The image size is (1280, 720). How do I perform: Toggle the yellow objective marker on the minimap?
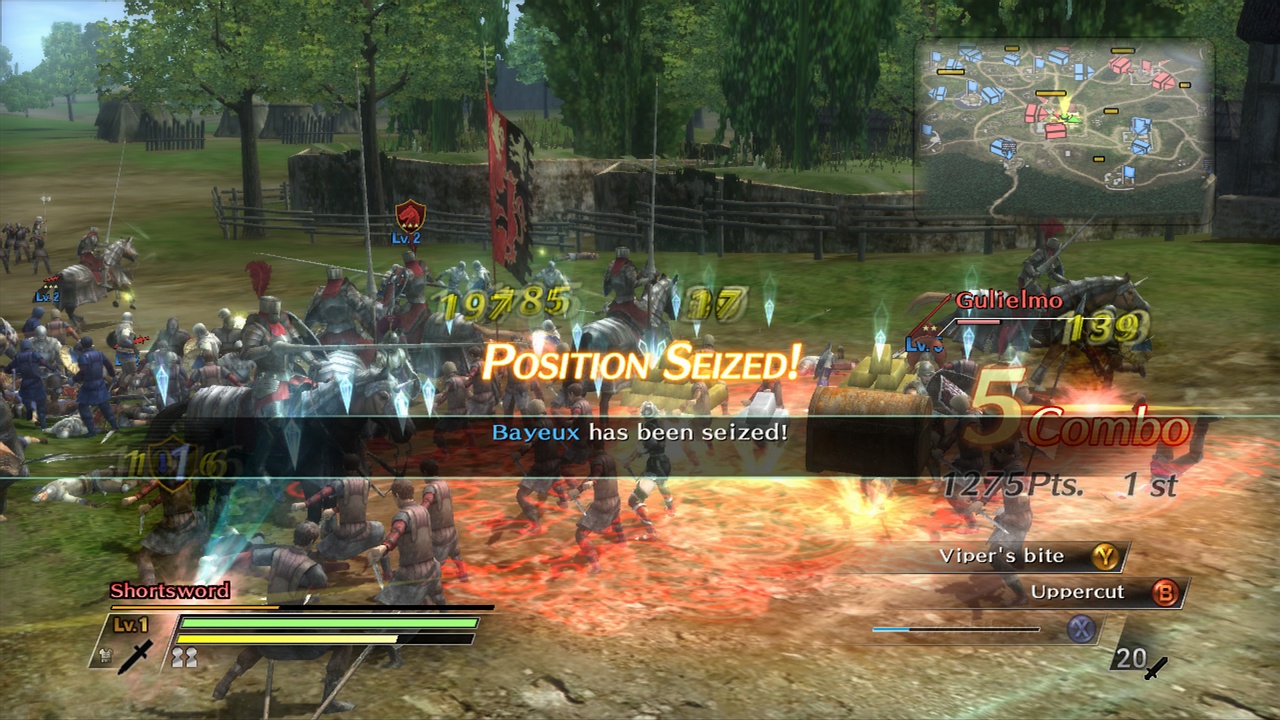click(1050, 93)
